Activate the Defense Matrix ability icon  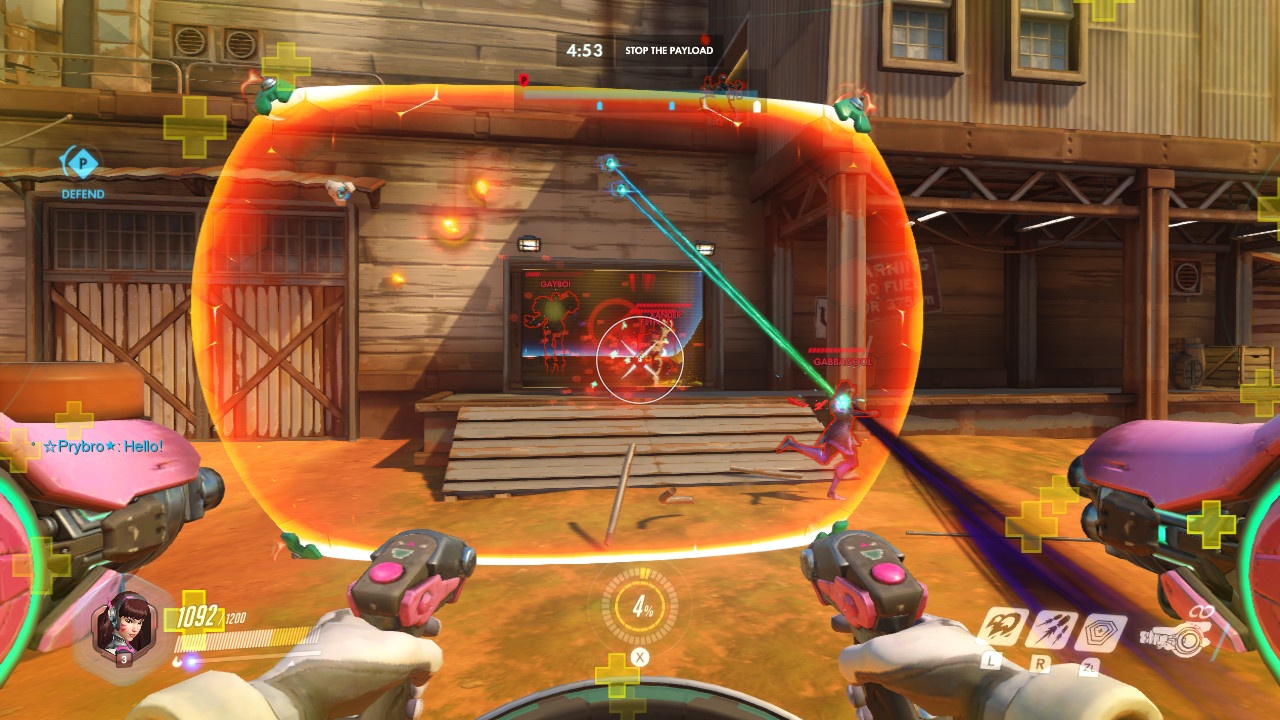tap(1101, 634)
